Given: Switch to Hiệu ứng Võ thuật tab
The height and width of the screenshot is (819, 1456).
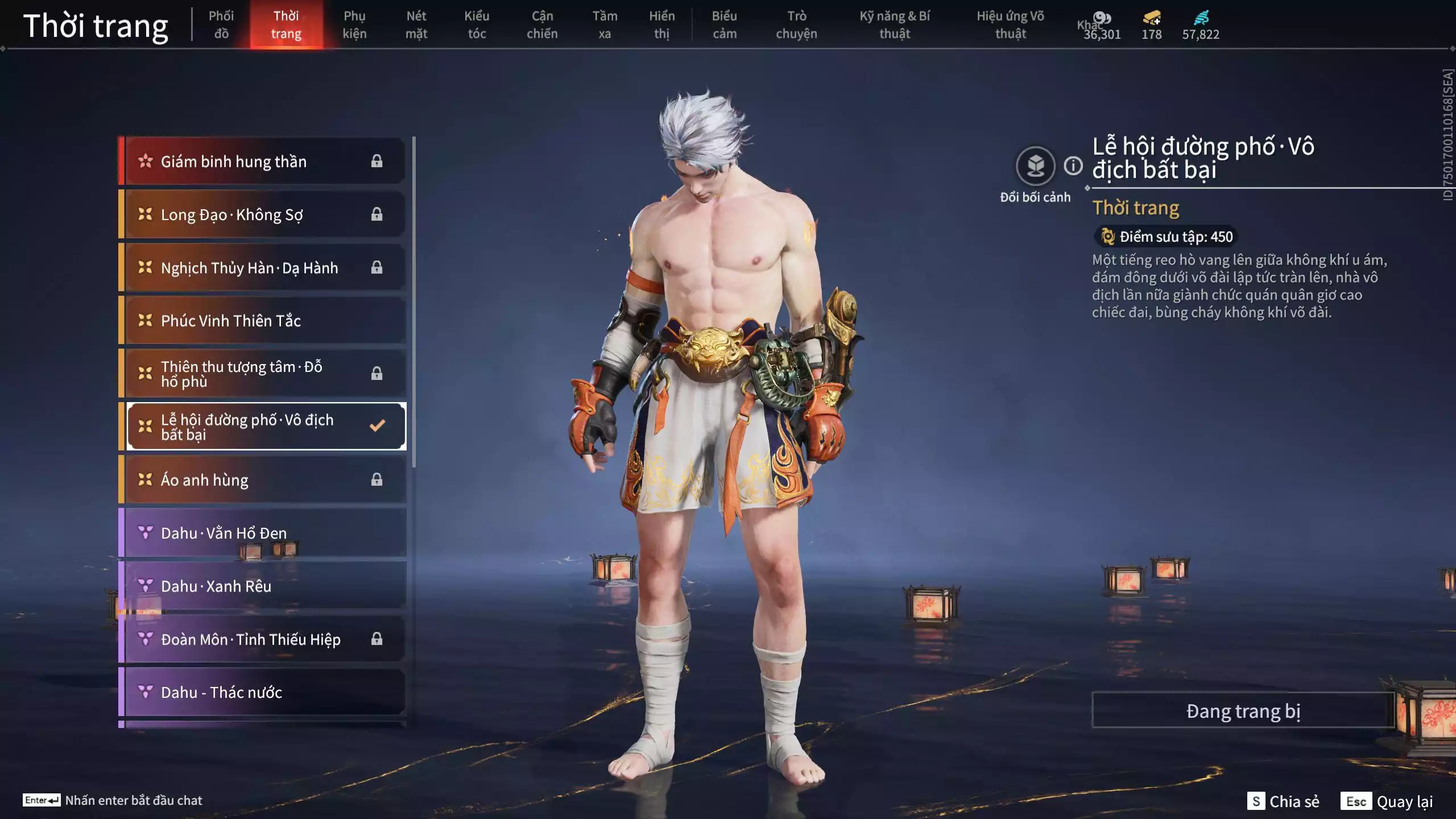Looking at the screenshot, I should pyautogui.click(x=1010, y=25).
